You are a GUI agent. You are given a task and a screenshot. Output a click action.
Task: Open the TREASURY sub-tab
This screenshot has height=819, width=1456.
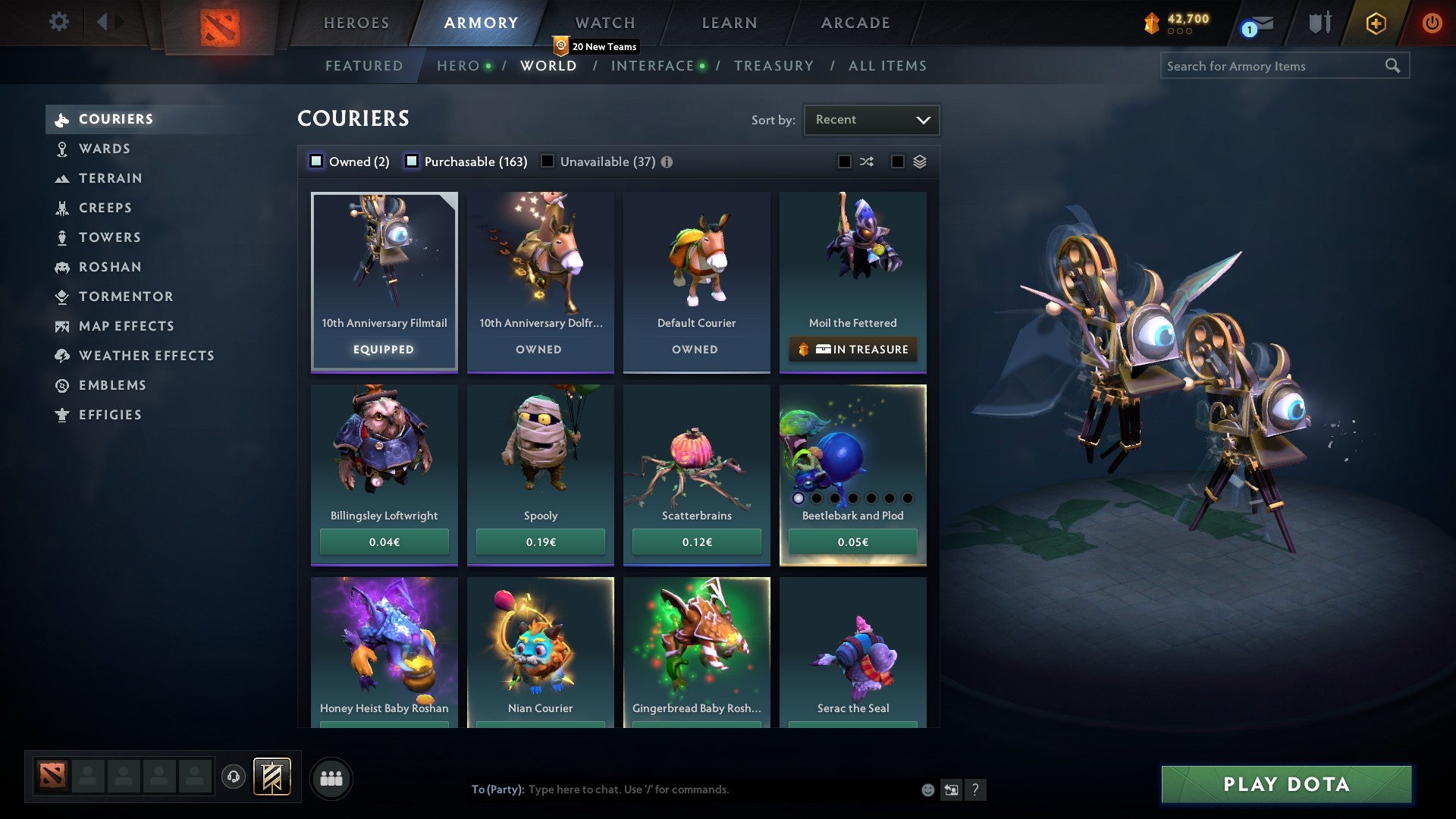pyautogui.click(x=773, y=66)
